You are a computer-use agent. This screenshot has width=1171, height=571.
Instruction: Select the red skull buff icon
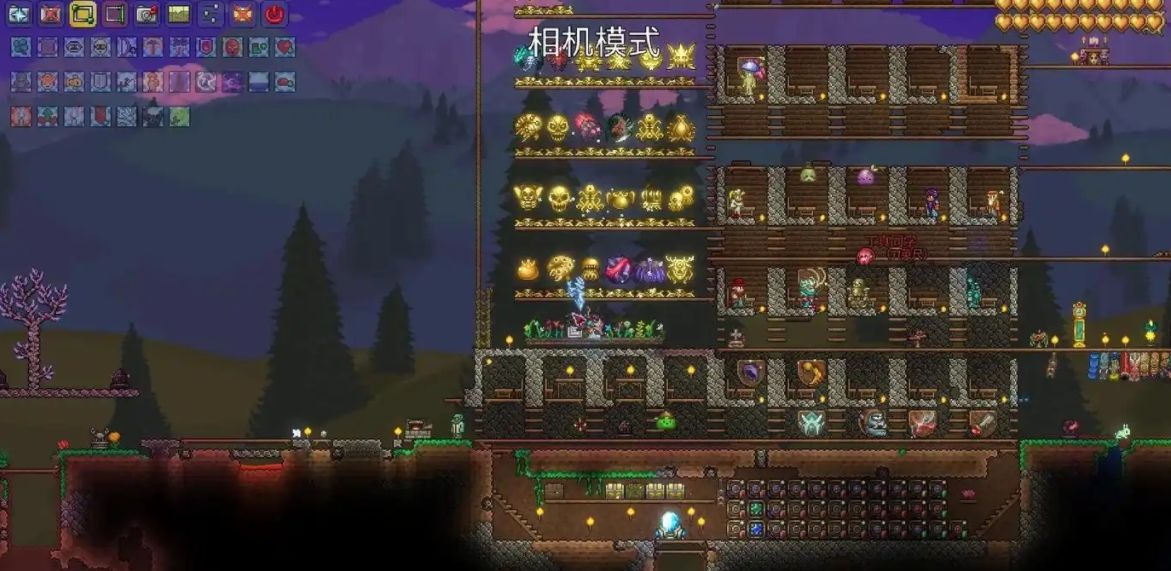click(x=232, y=47)
